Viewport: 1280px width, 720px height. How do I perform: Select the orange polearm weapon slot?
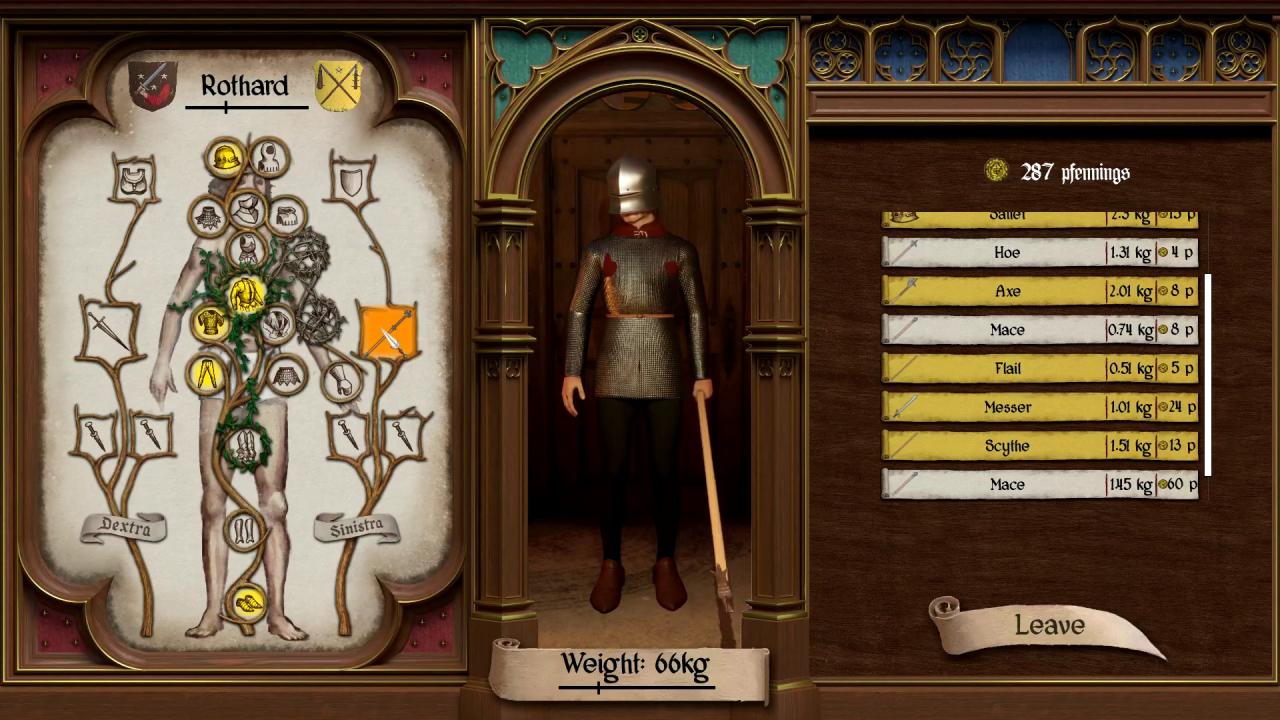click(x=387, y=333)
